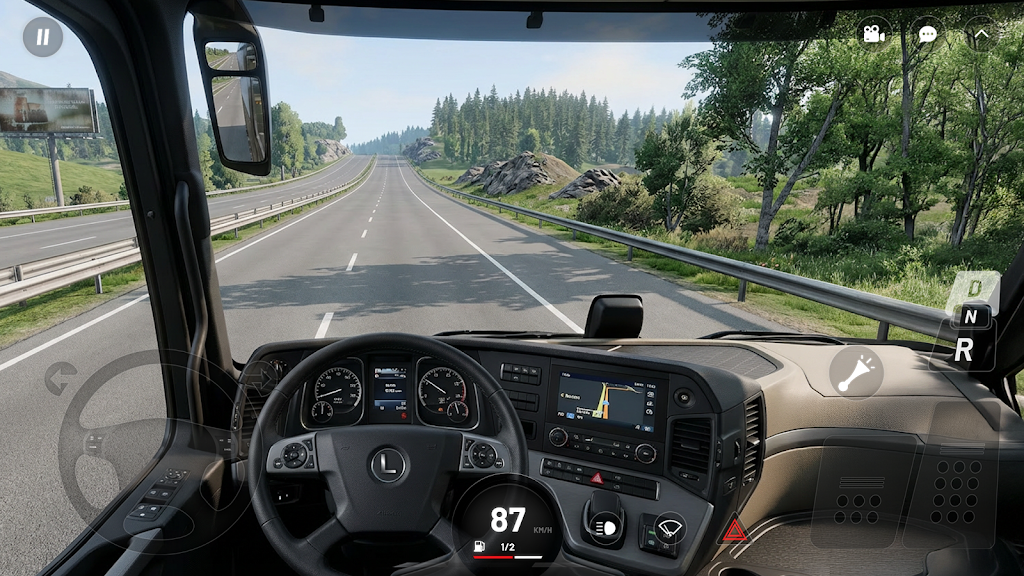Screen dimensions: 1024x576
Task: Signal left with the left arrow indicator
Action: click(61, 378)
